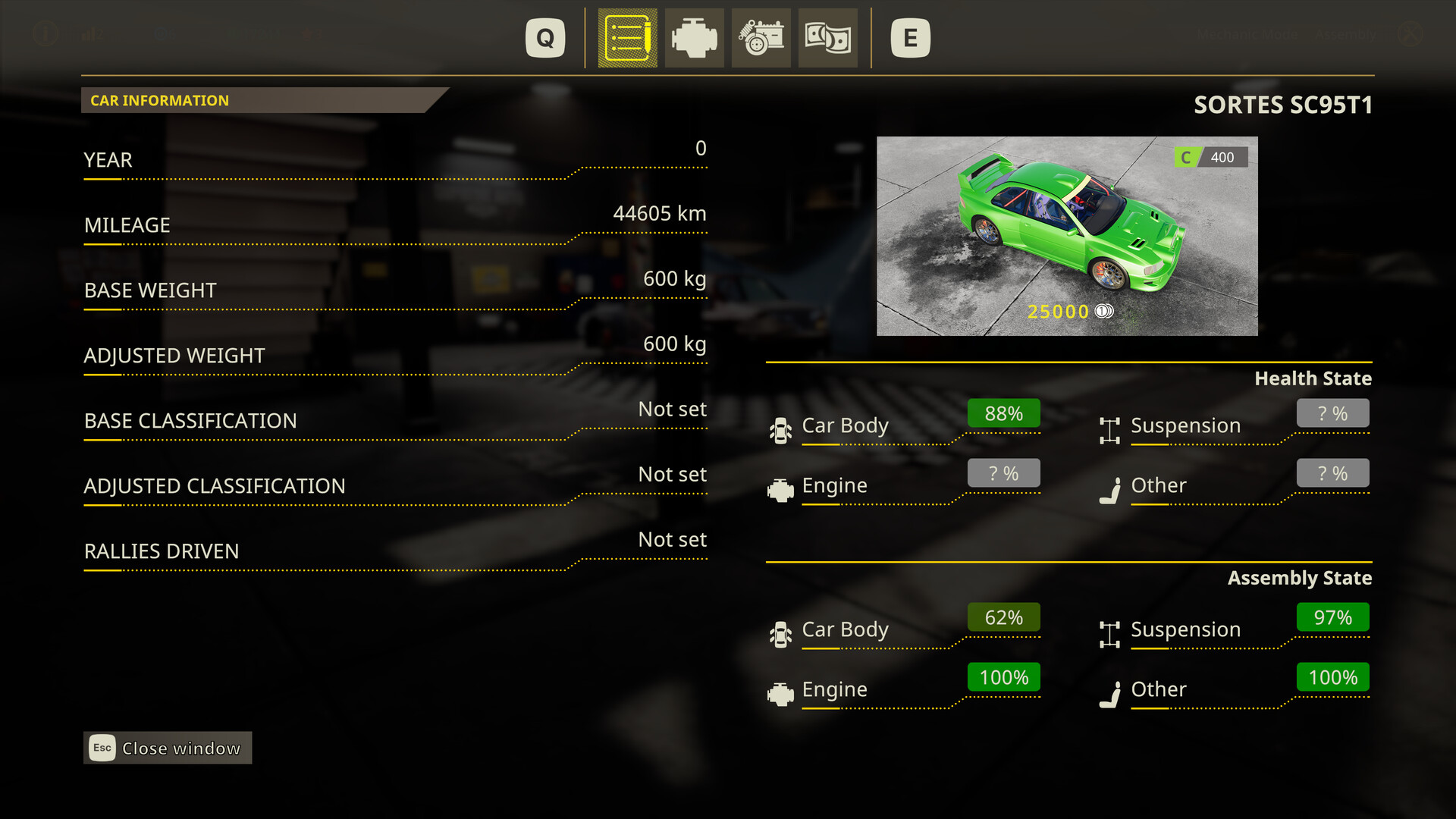Activate the Esc Close window control
The height and width of the screenshot is (819, 1456).
point(167,748)
